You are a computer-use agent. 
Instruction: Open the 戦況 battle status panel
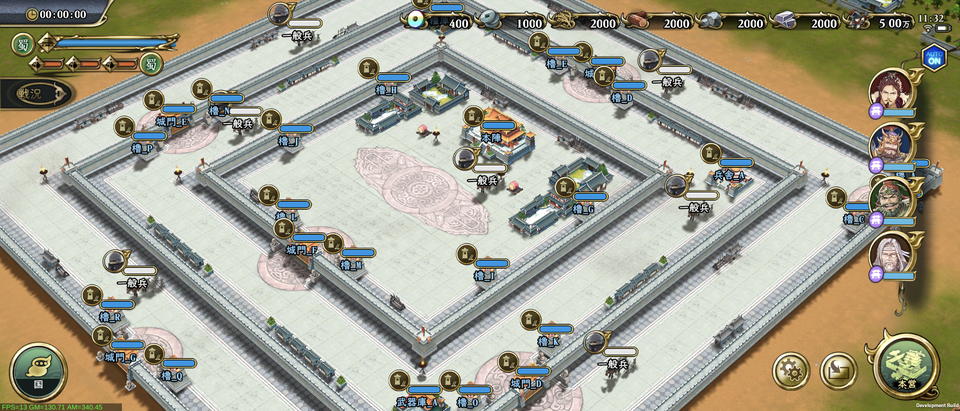coord(34,93)
